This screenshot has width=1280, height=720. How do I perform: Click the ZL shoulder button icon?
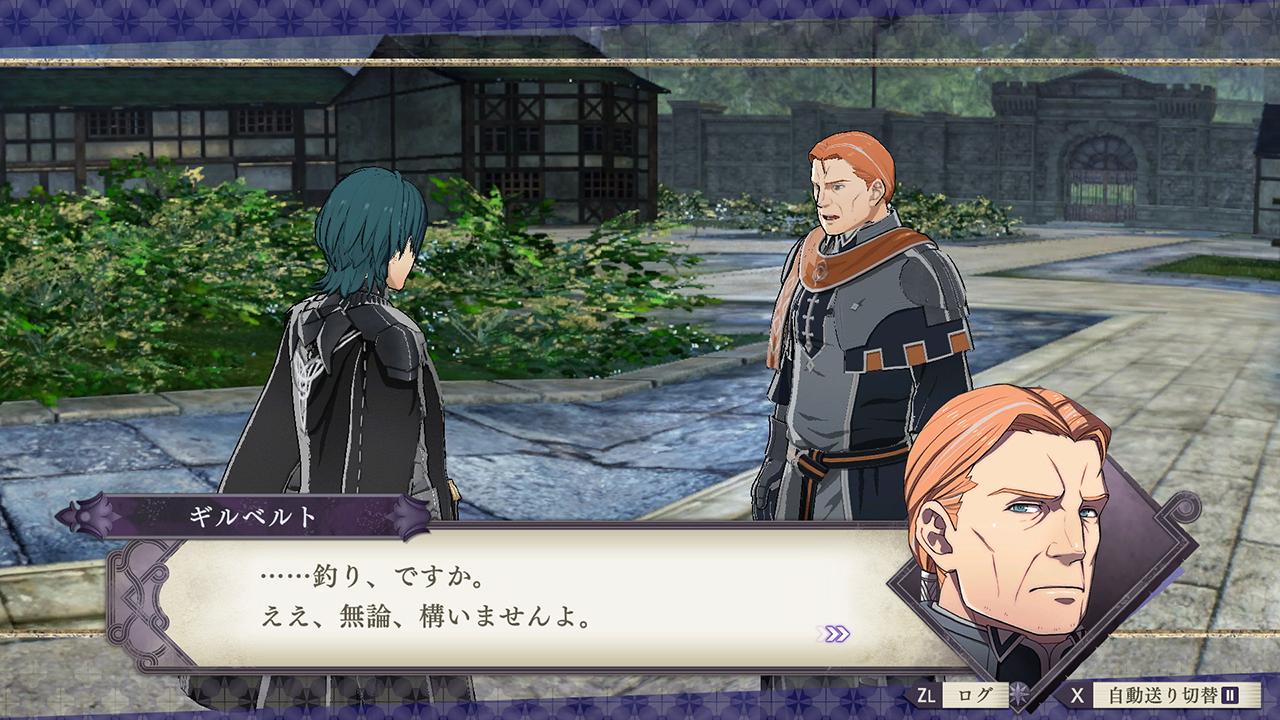926,695
